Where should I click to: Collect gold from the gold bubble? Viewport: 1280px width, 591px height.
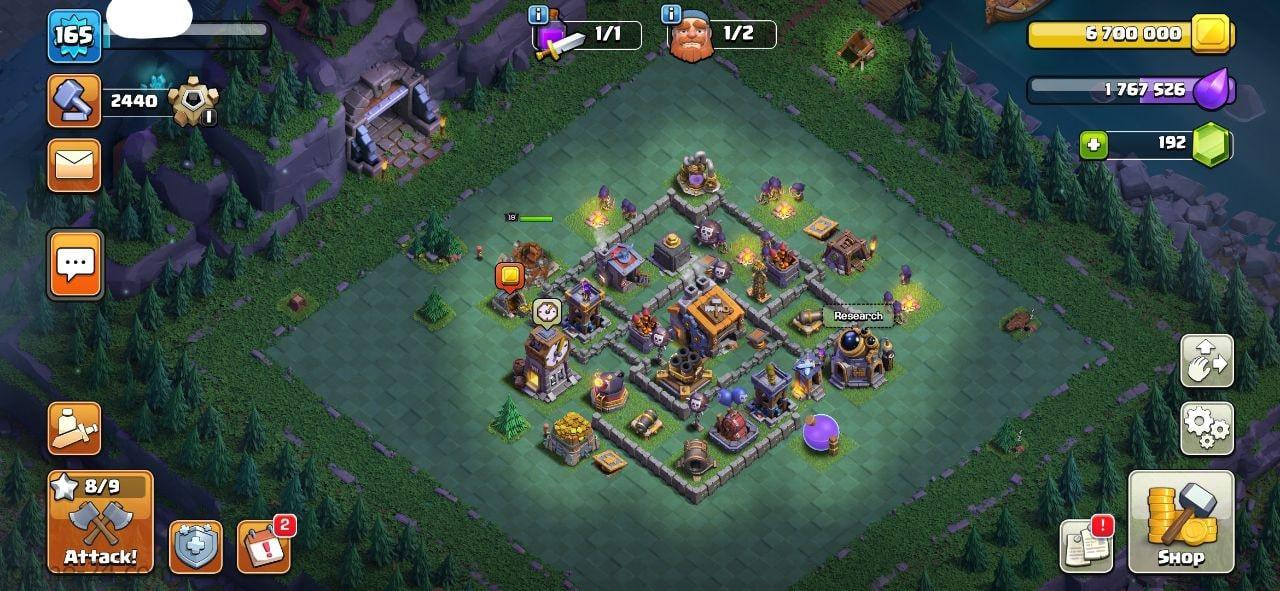tap(510, 275)
